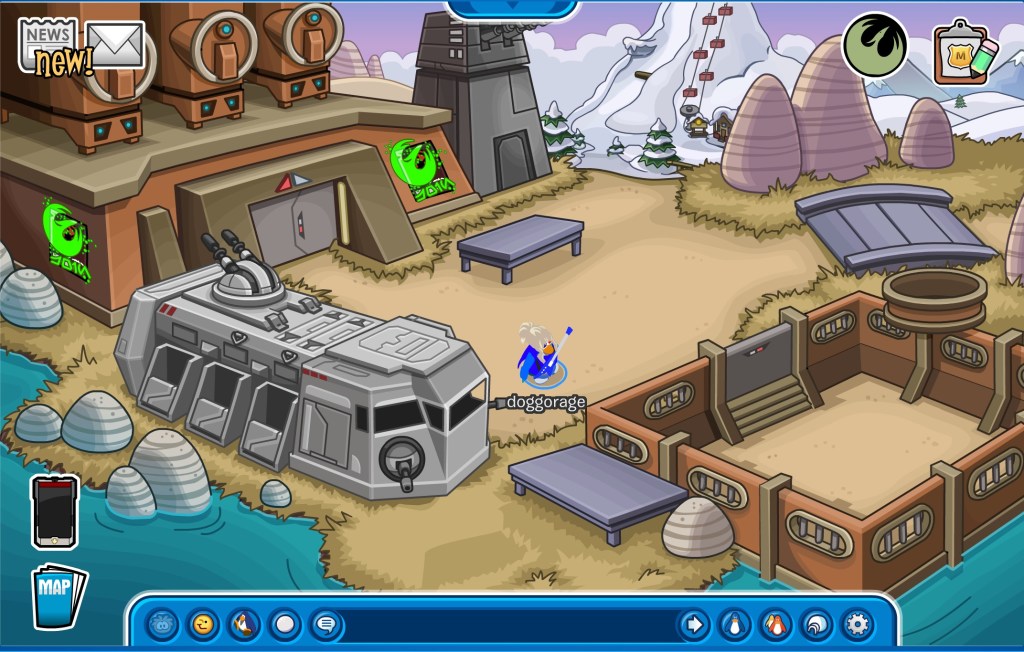Open the island map
Viewport: 1024px width, 652px height.
(x=58, y=597)
